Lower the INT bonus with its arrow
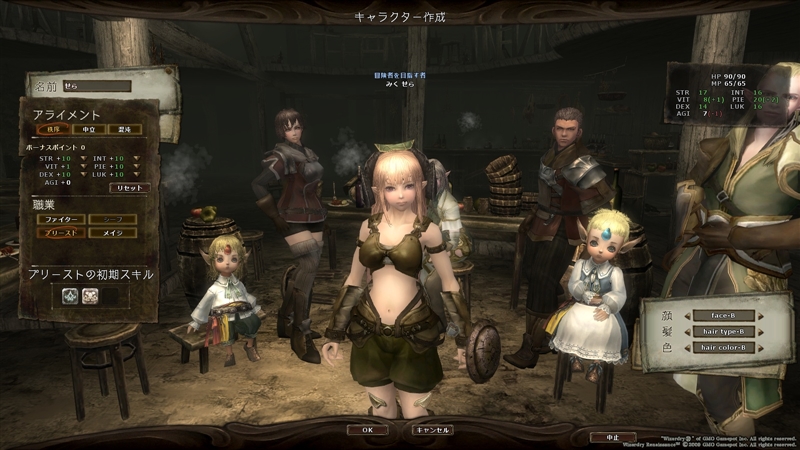The height and width of the screenshot is (450, 800). (135, 158)
